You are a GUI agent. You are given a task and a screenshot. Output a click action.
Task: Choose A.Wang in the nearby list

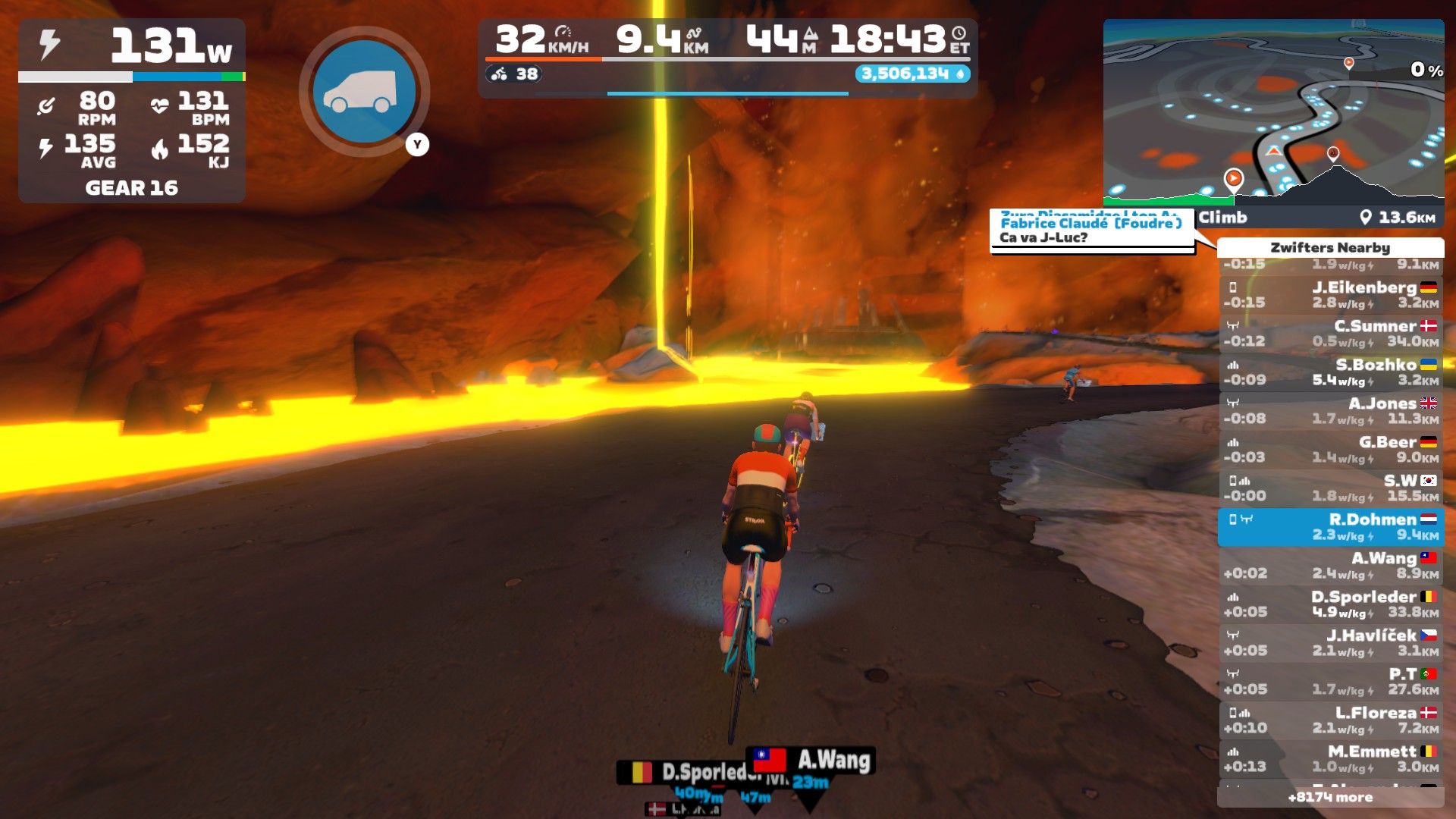1330,566
